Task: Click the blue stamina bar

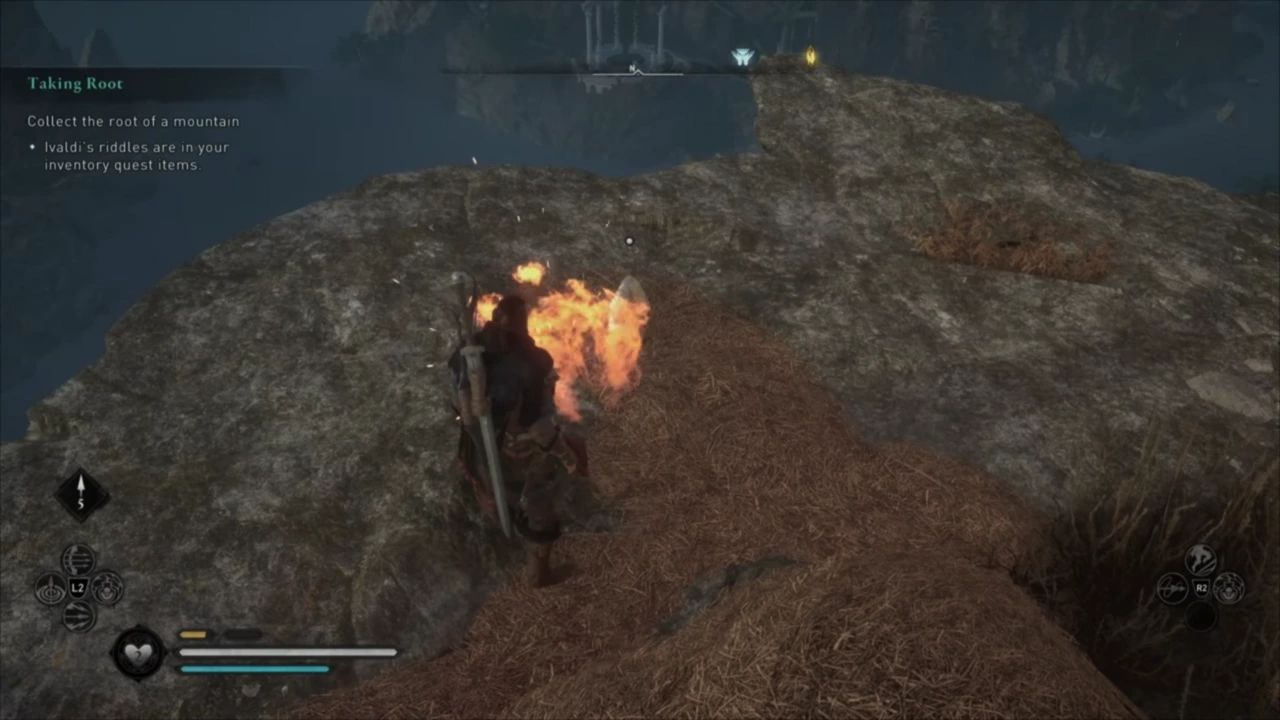Action: pyautogui.click(x=255, y=668)
